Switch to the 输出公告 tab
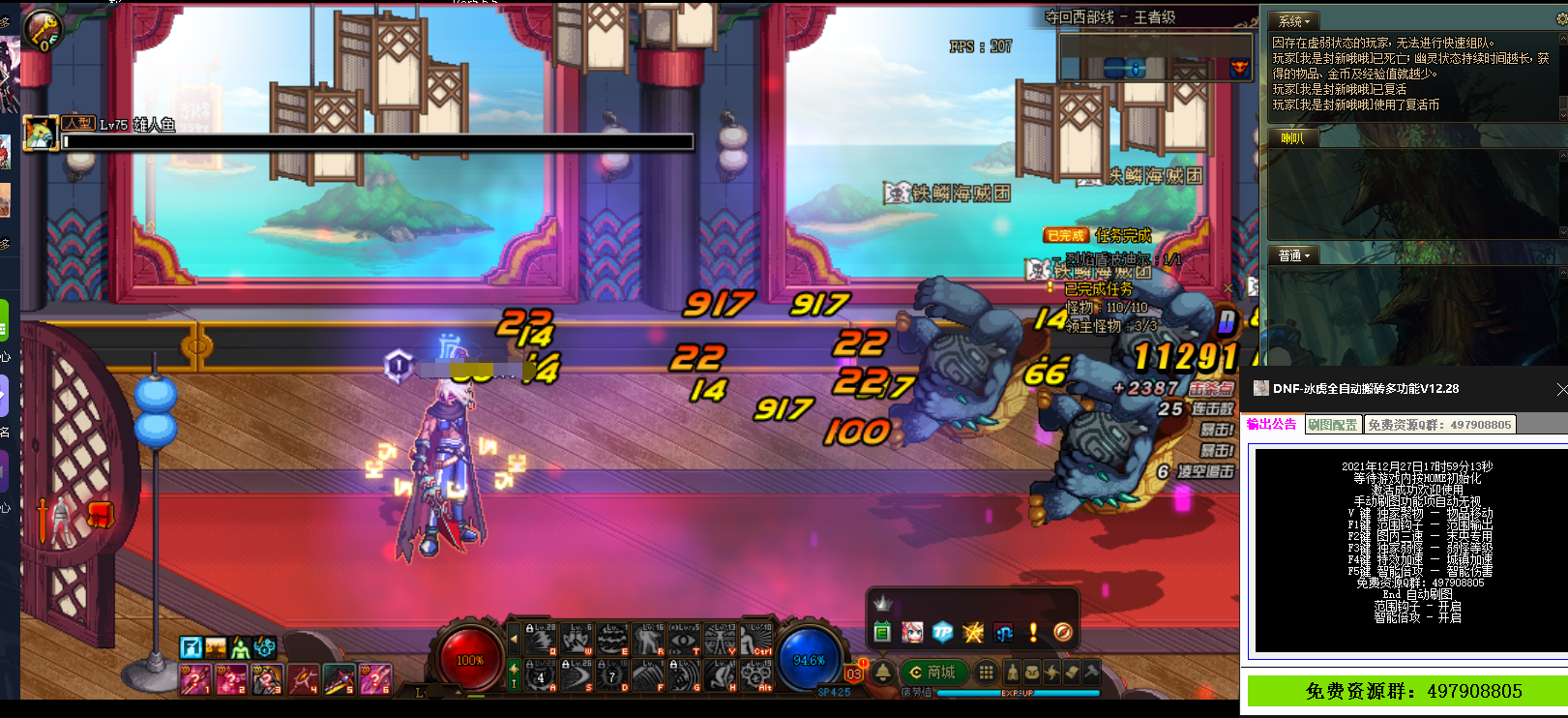 point(1271,425)
